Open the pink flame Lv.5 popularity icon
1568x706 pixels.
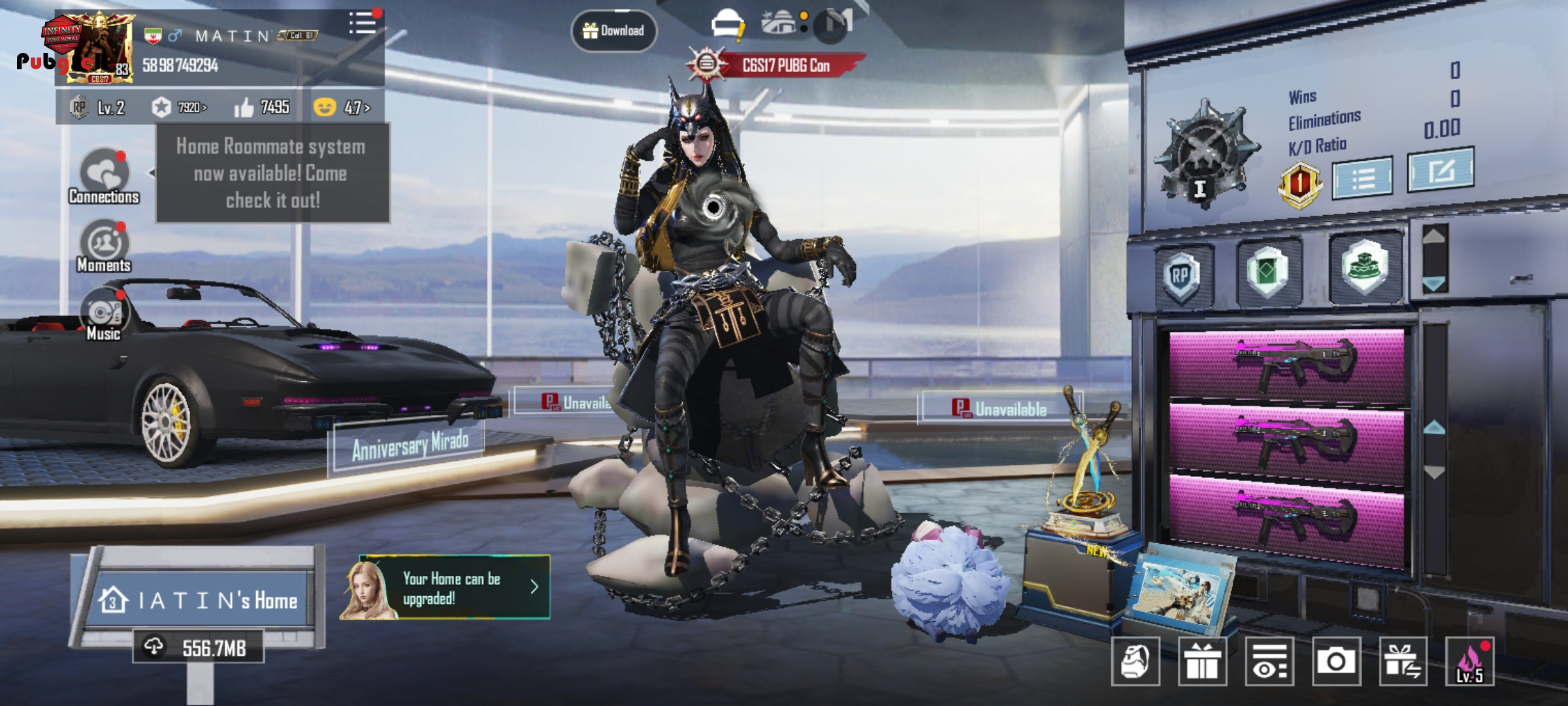1470,662
